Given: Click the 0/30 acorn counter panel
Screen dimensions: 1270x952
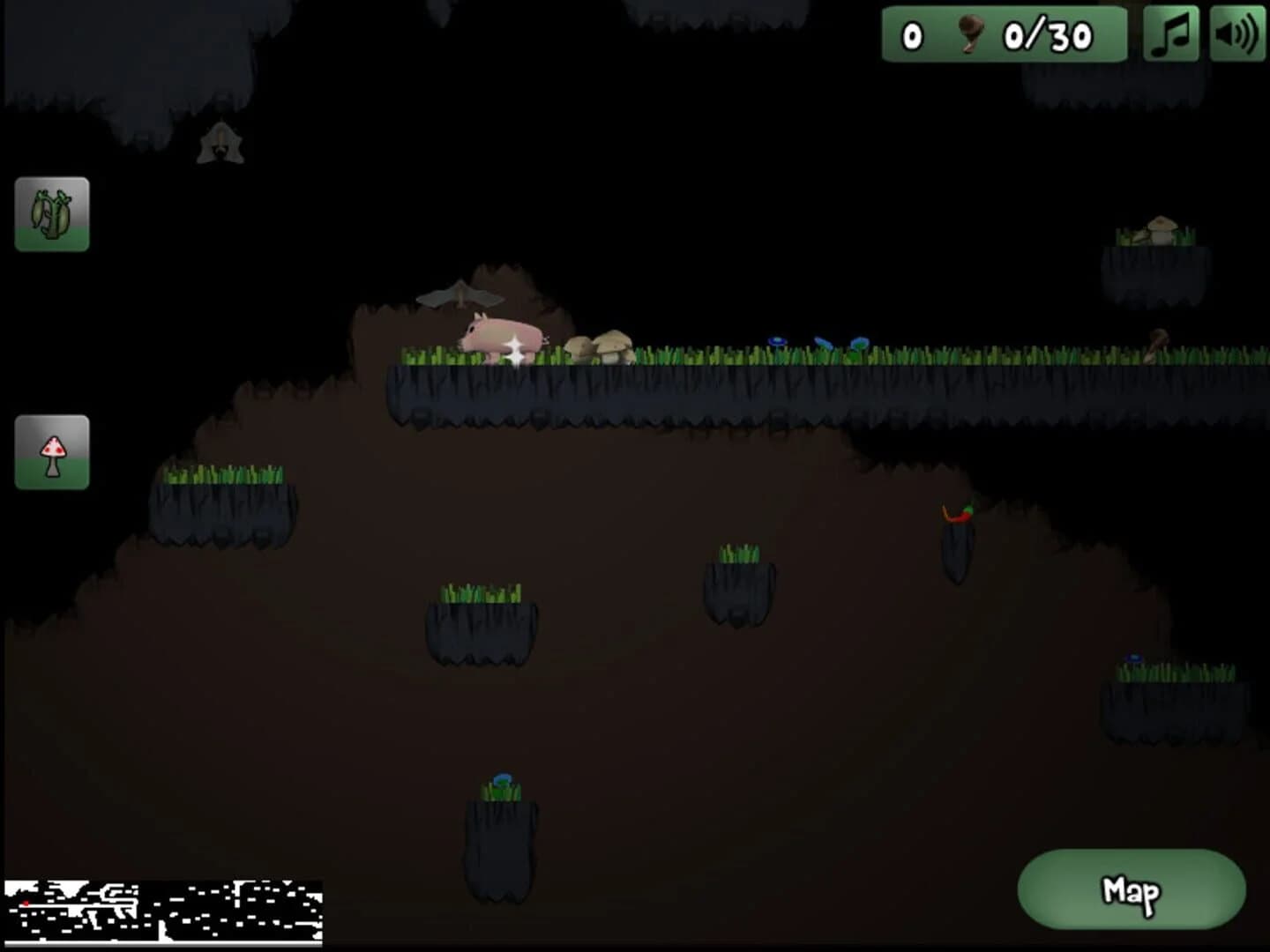Looking at the screenshot, I should click(1005, 35).
